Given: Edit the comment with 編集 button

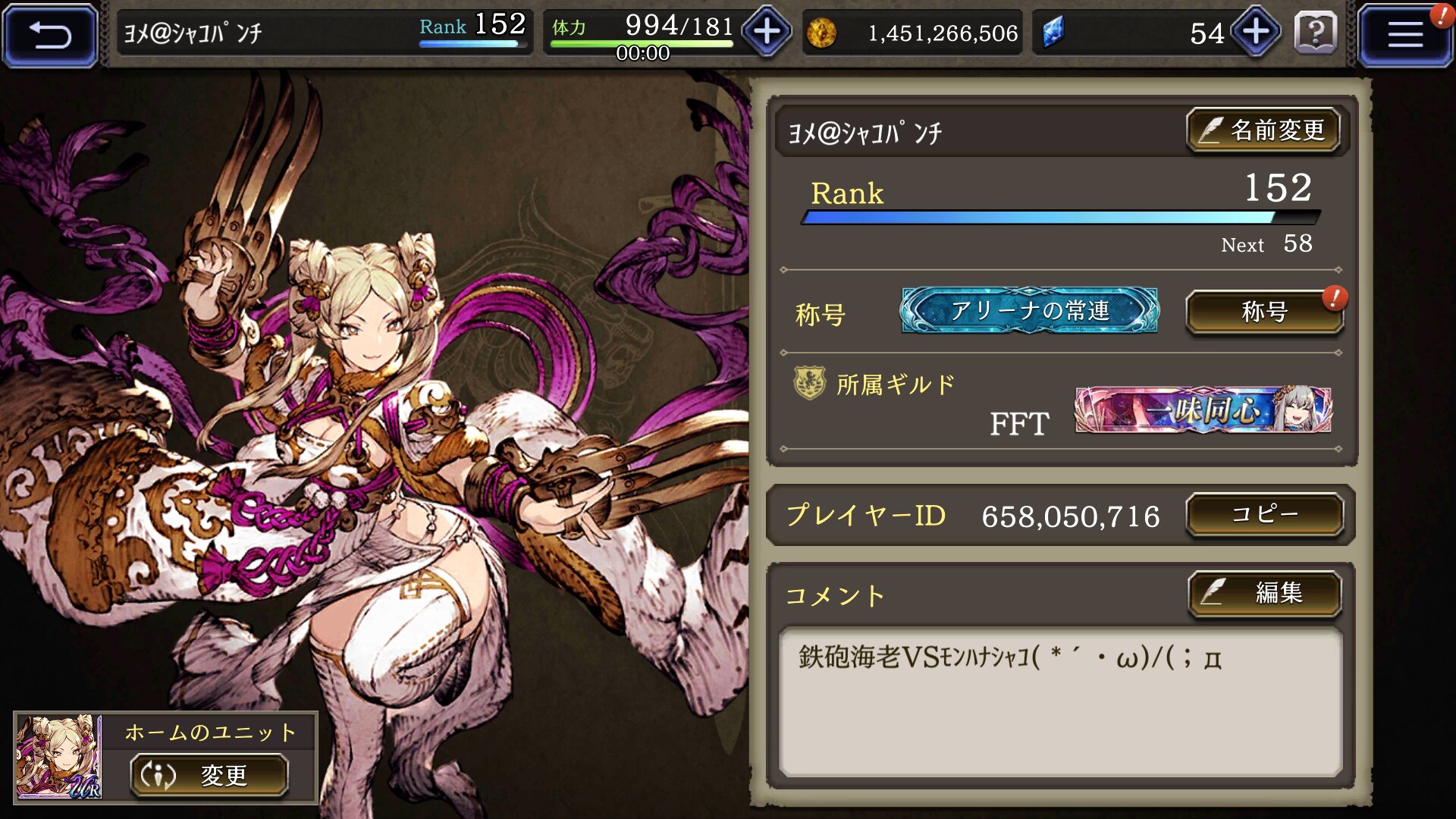Looking at the screenshot, I should tap(1264, 592).
